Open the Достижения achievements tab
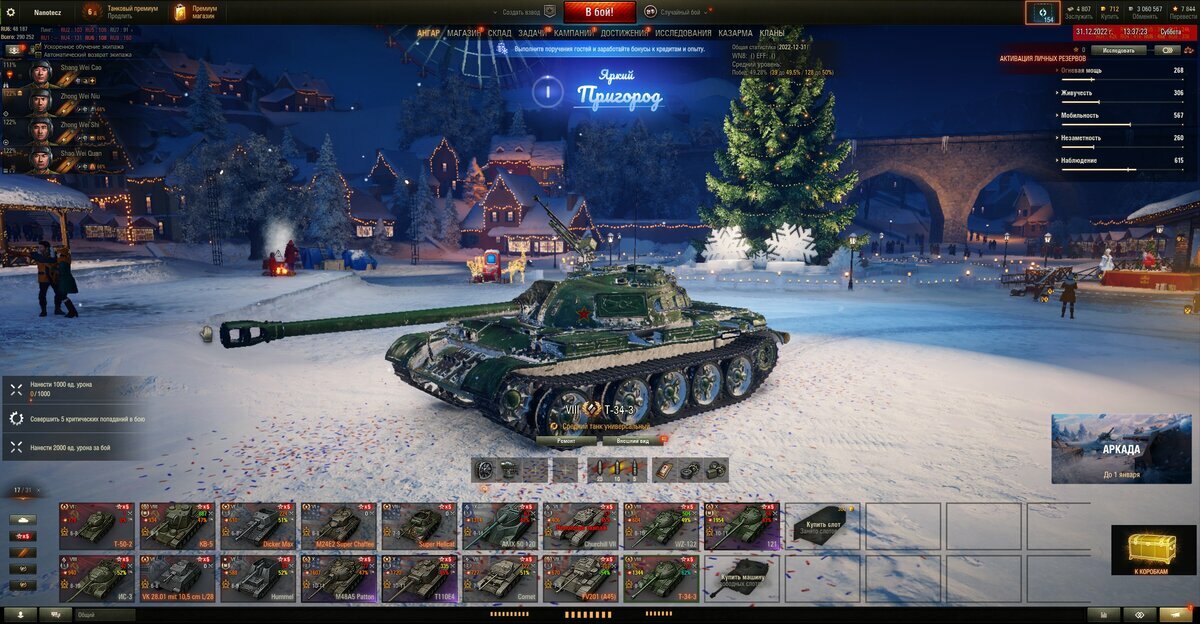The image size is (1200, 624). click(x=624, y=33)
